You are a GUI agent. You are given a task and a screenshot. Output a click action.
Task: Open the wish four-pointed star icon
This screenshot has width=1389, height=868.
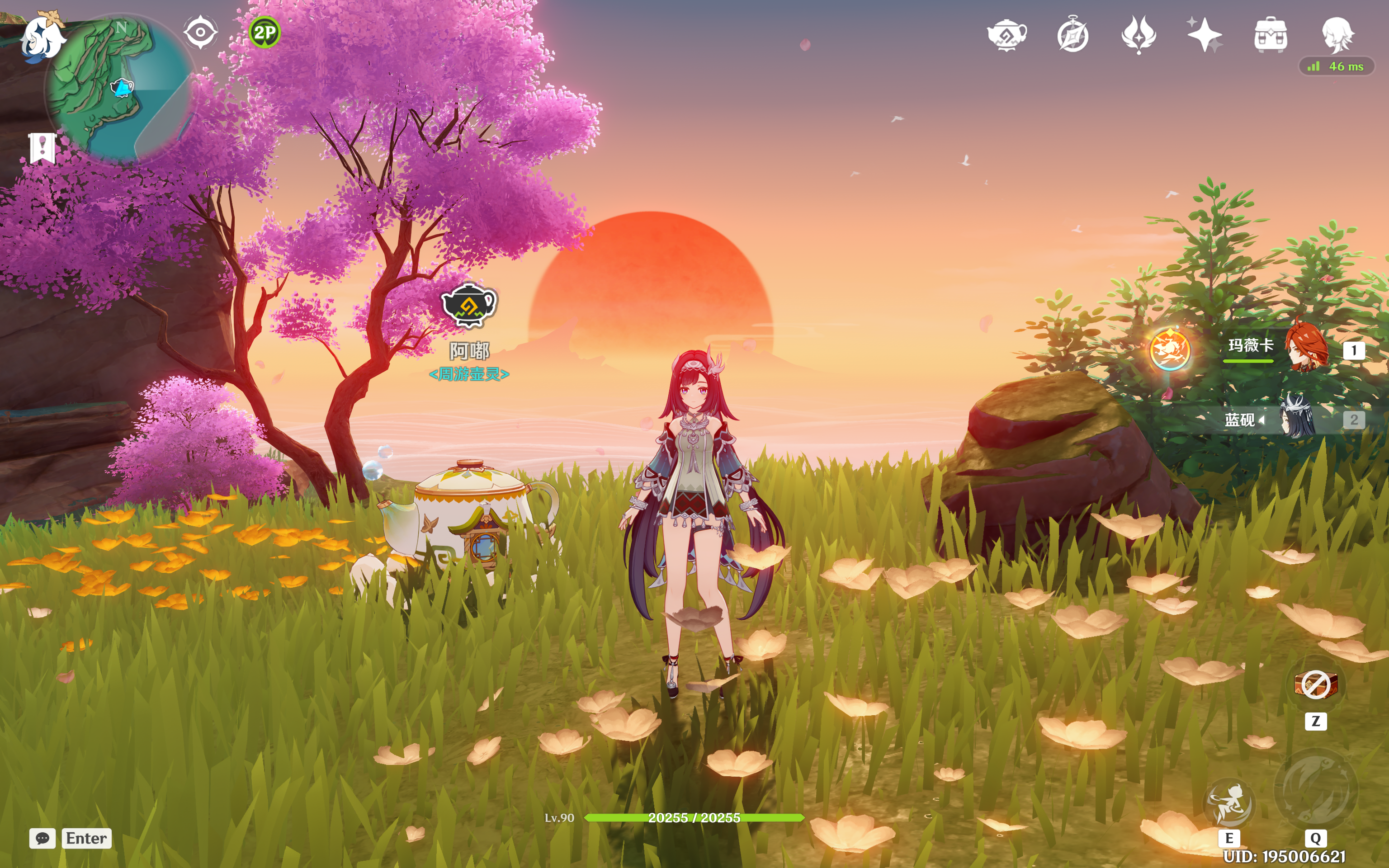coord(1204,35)
